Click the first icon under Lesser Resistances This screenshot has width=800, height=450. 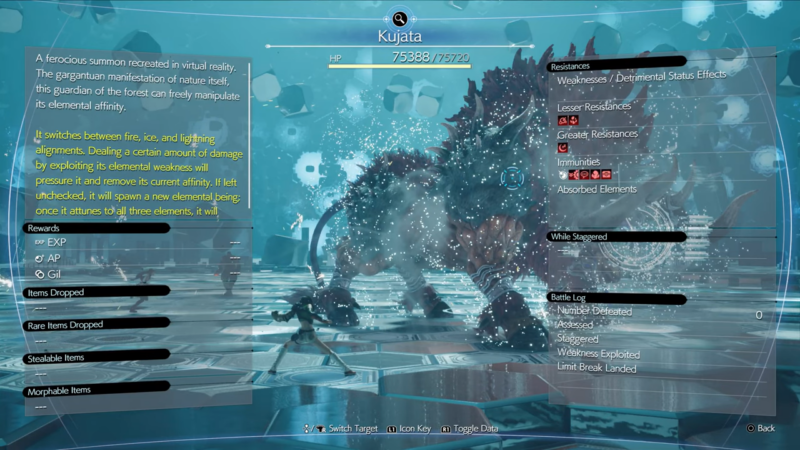coord(563,120)
